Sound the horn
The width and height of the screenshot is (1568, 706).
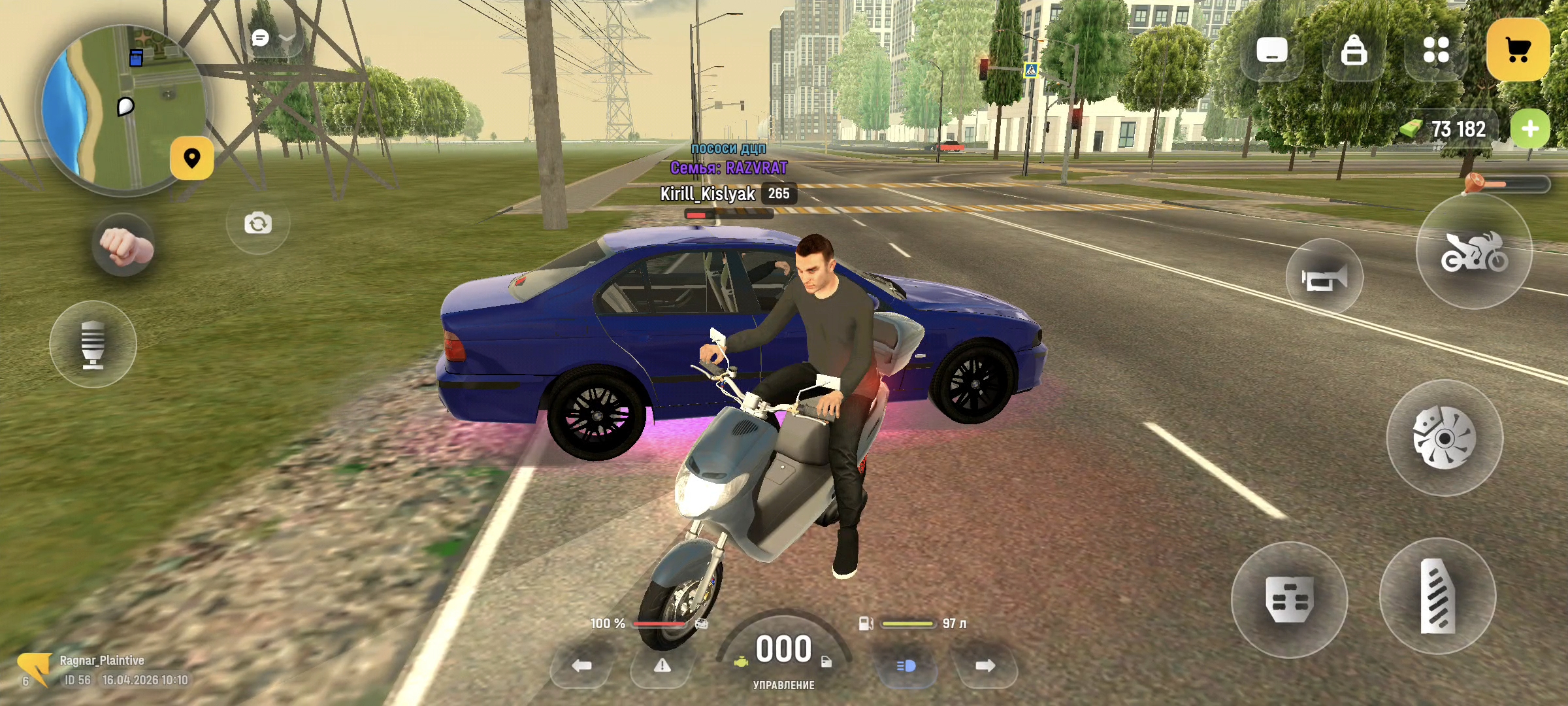coord(1324,278)
